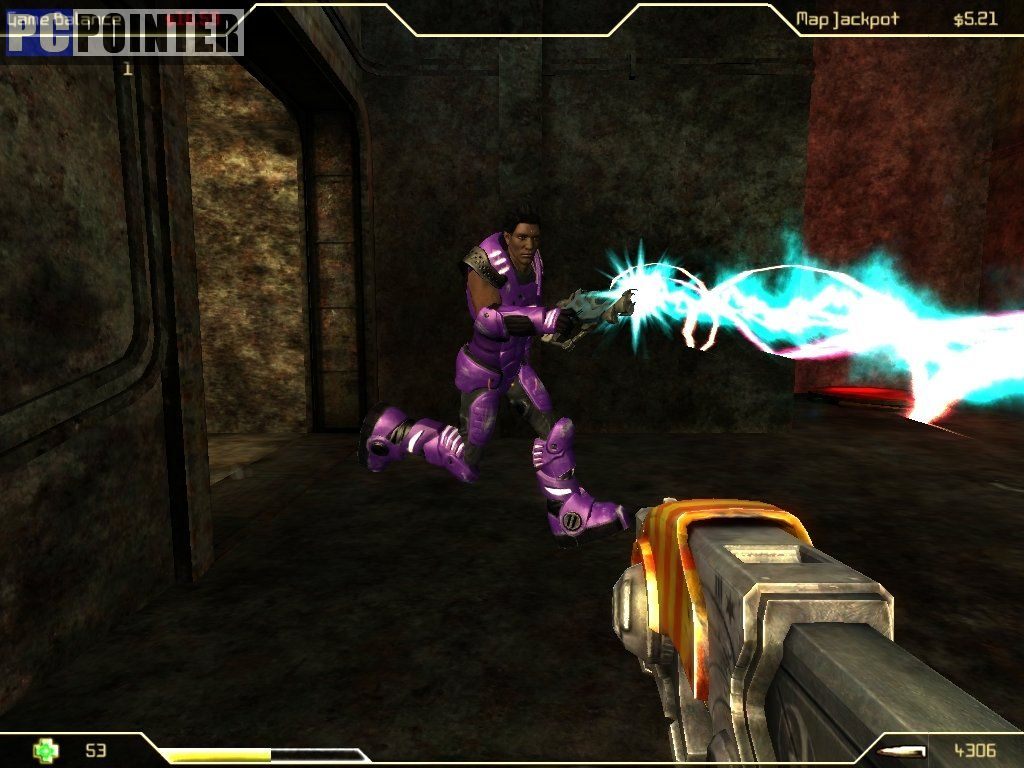
Task: Click the PC Pointer watermark logo
Action: 124,32
